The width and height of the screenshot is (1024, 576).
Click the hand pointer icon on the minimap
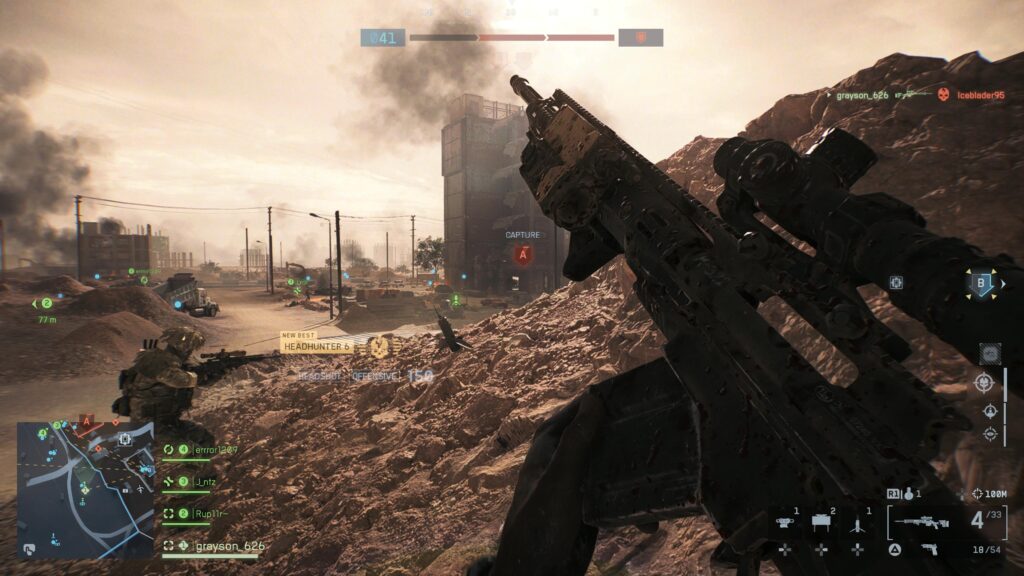point(29,548)
